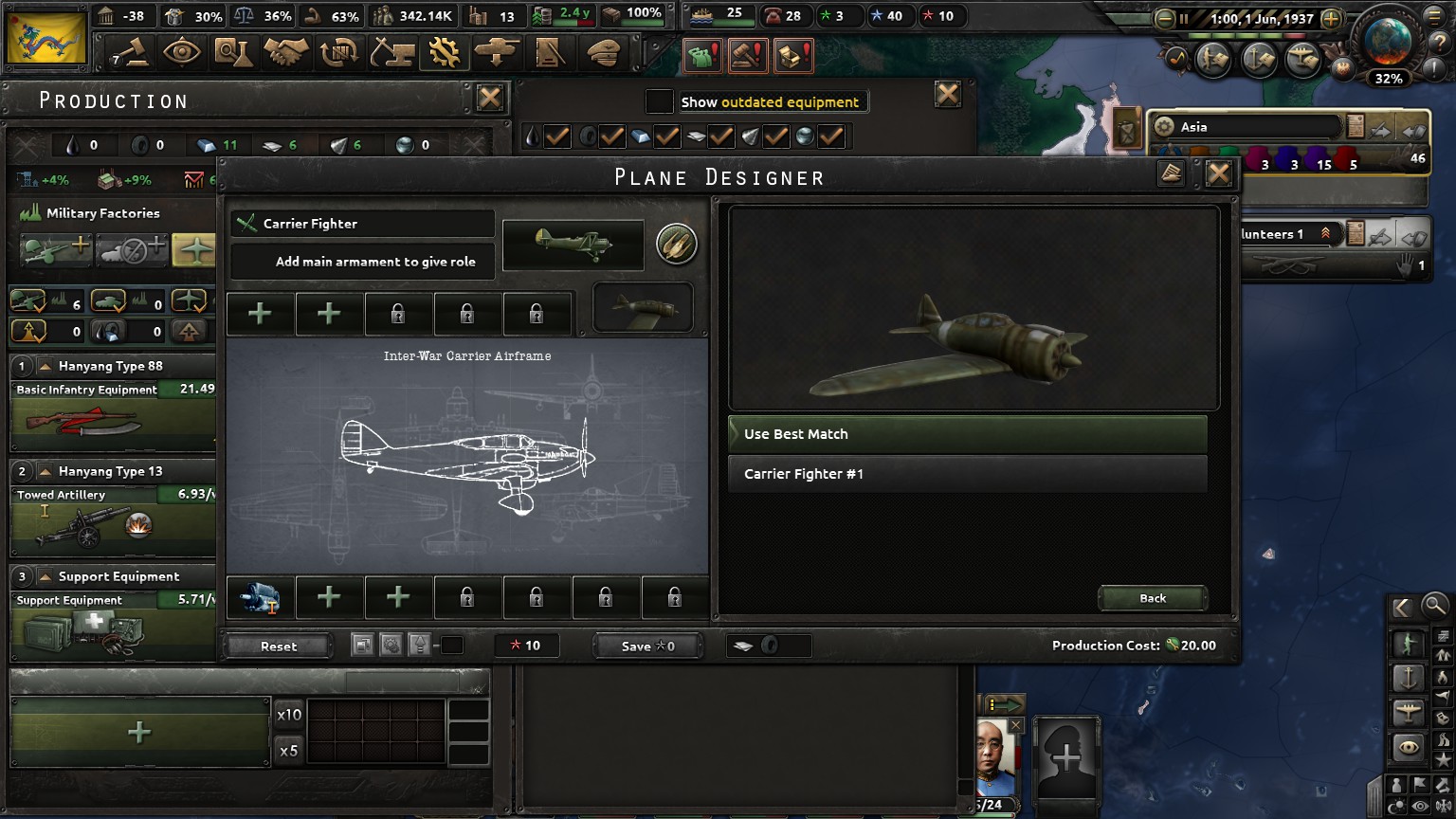Open the Decisions panel via gavel icon
1456x819 pixels.
tap(130, 52)
